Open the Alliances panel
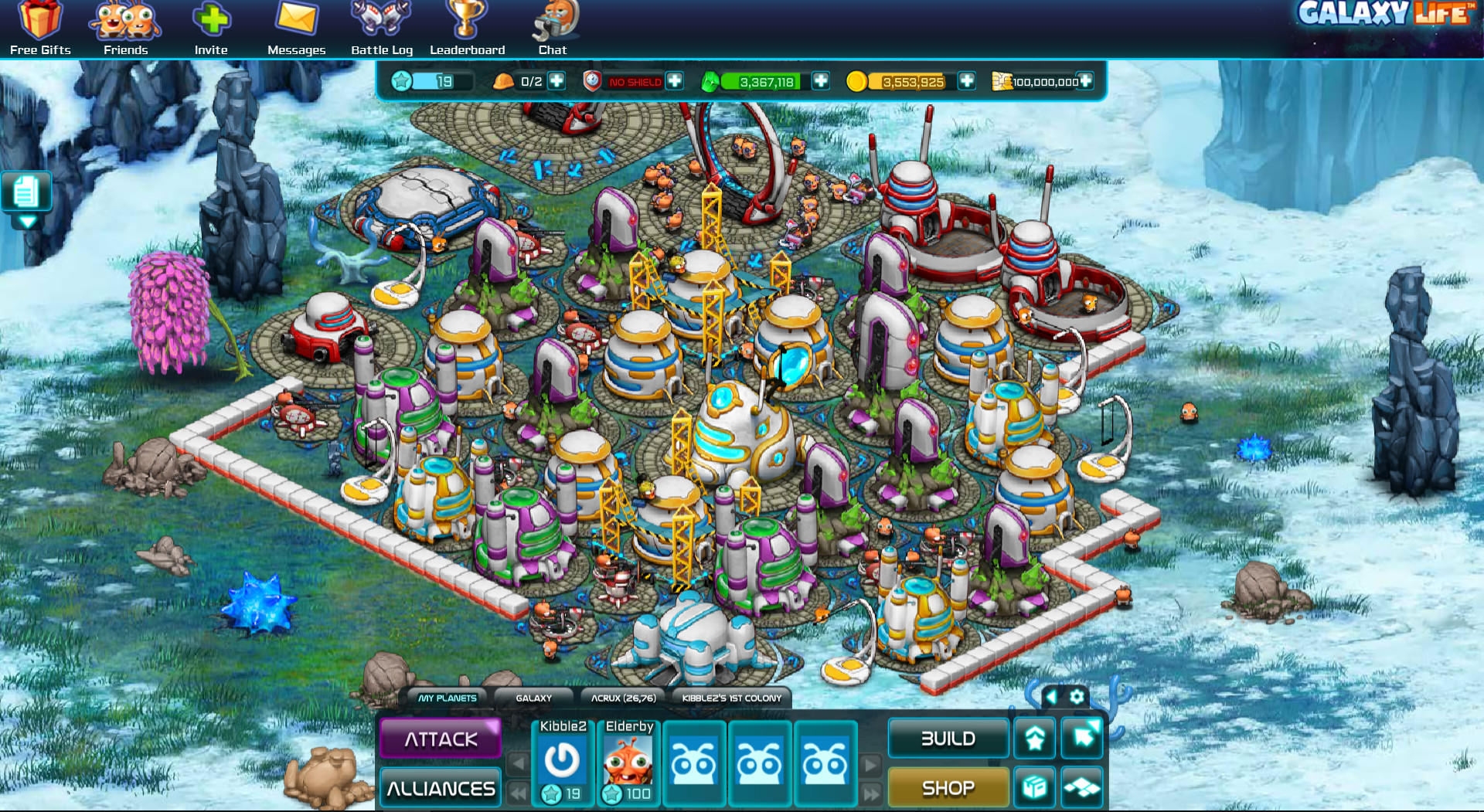The height and width of the screenshot is (812, 1484). tap(440, 787)
